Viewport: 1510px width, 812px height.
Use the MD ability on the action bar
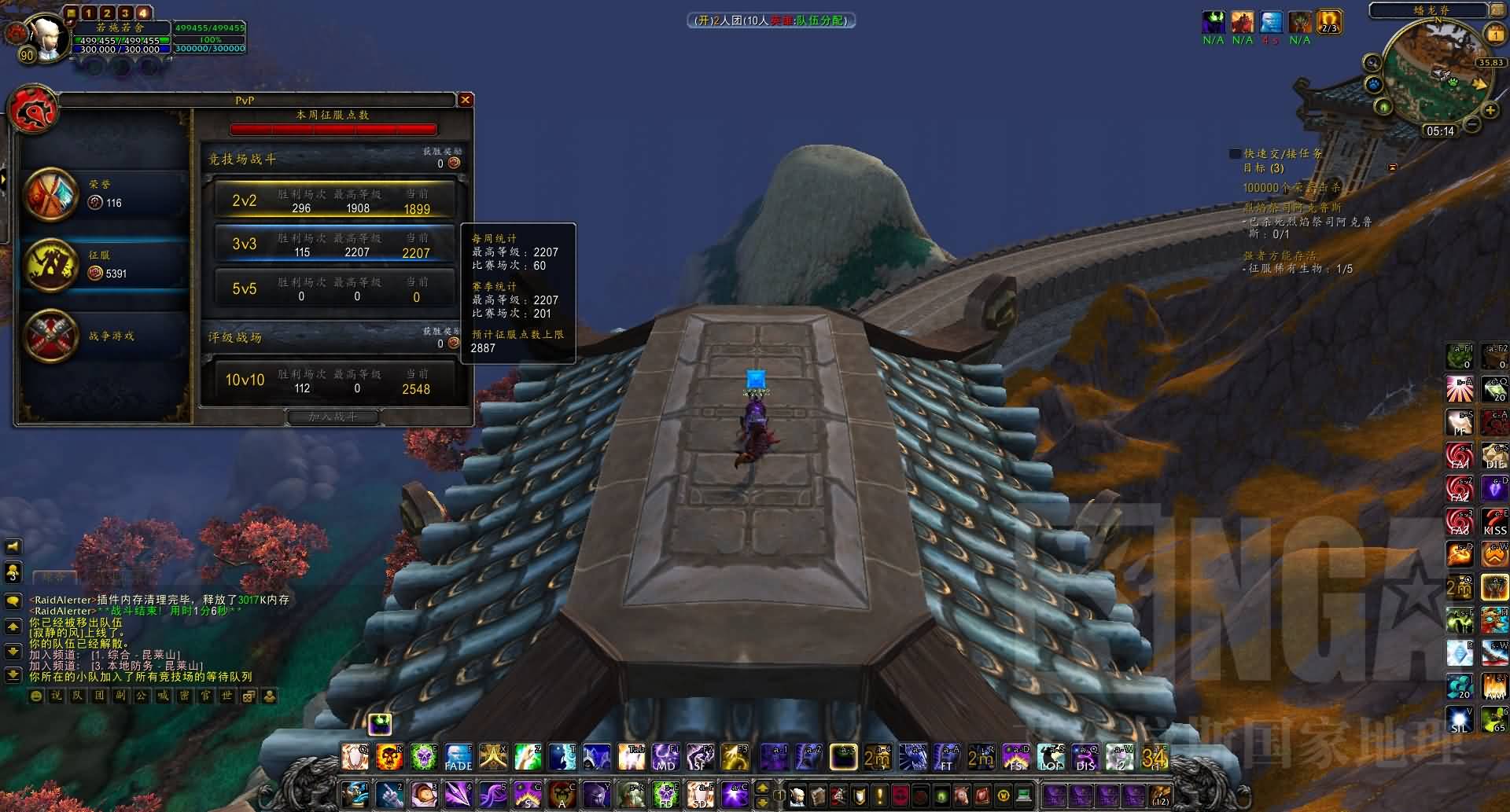665,757
